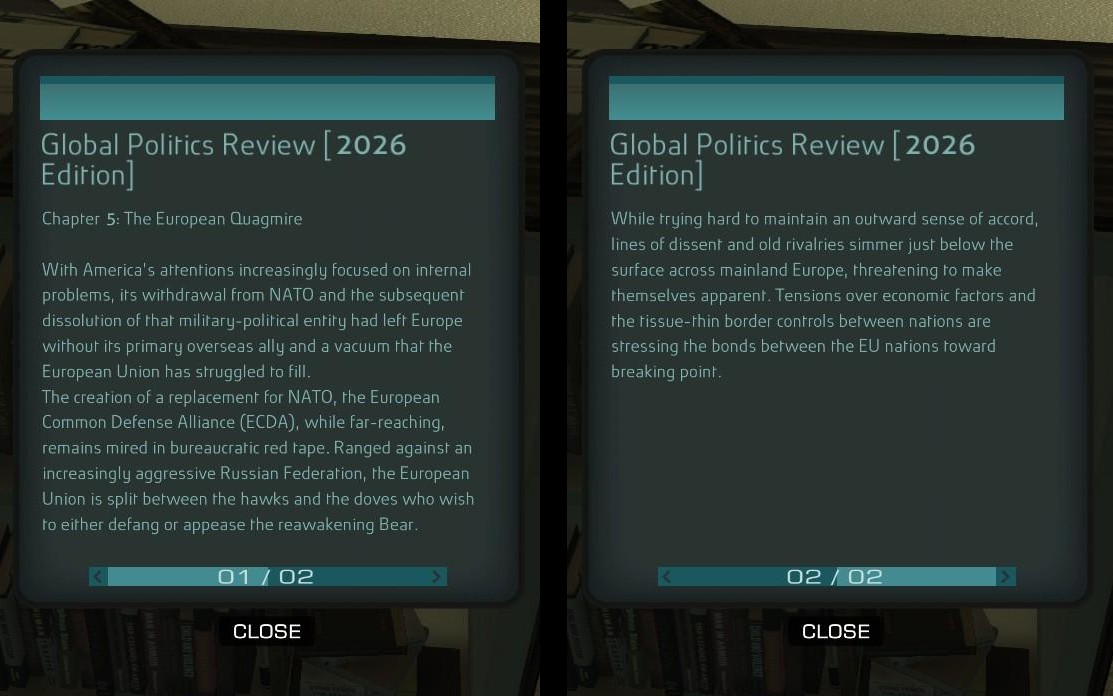Go back a page from 02 / 02
The height and width of the screenshot is (696, 1113).
point(667,577)
